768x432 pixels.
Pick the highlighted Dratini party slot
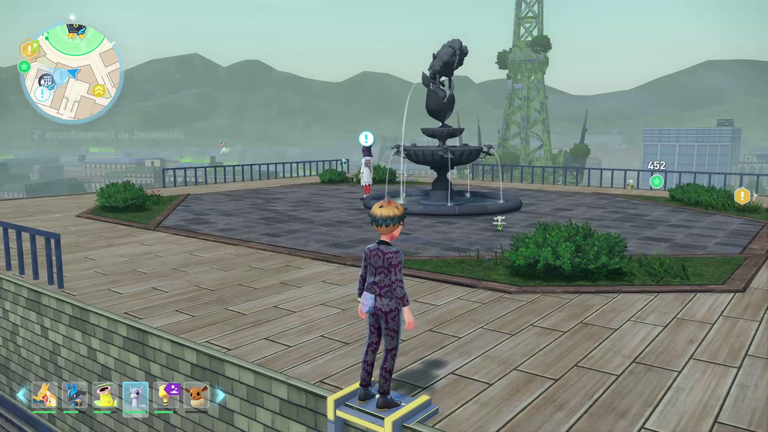click(x=135, y=395)
